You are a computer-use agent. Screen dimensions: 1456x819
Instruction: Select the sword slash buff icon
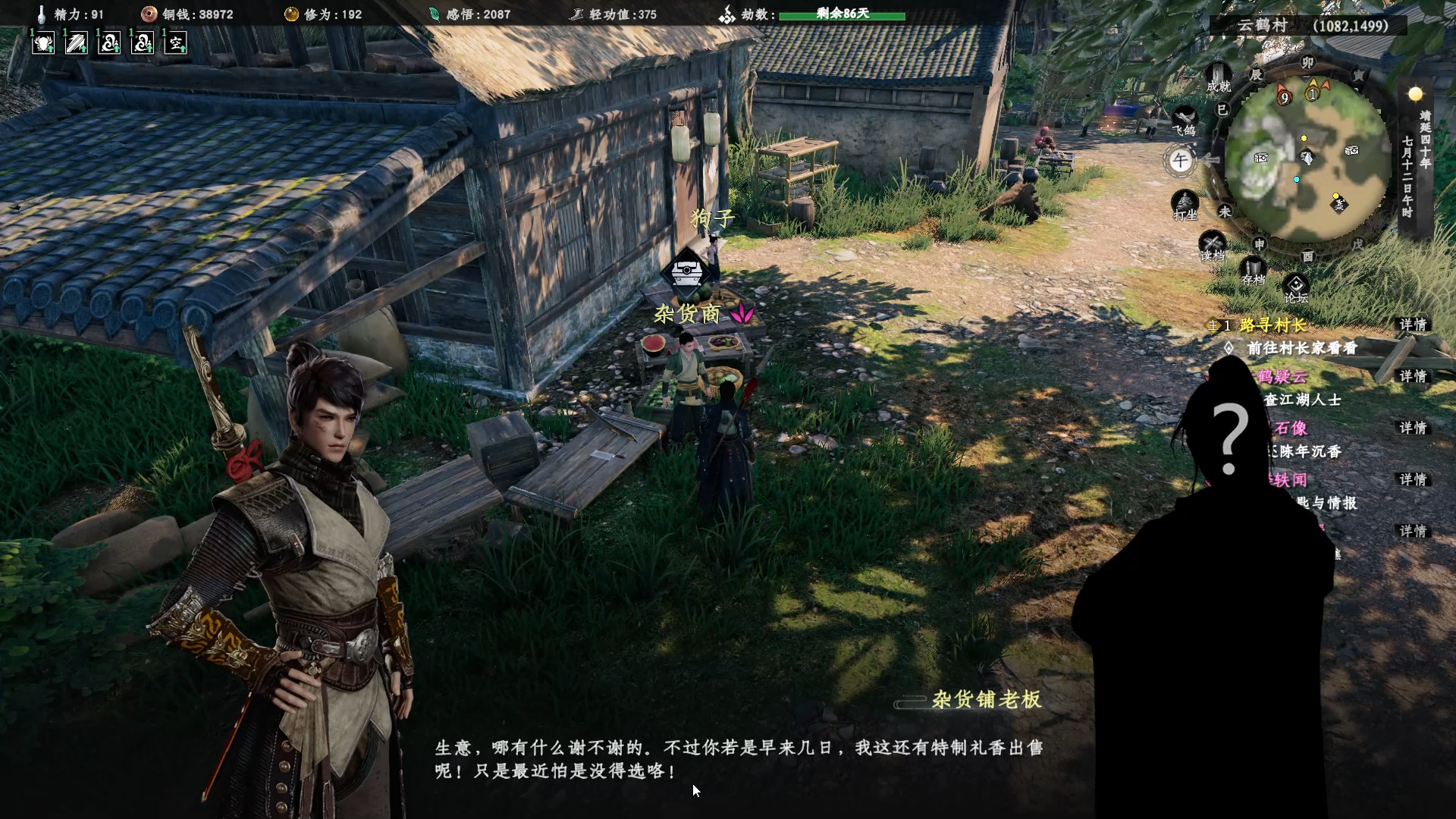click(x=76, y=43)
